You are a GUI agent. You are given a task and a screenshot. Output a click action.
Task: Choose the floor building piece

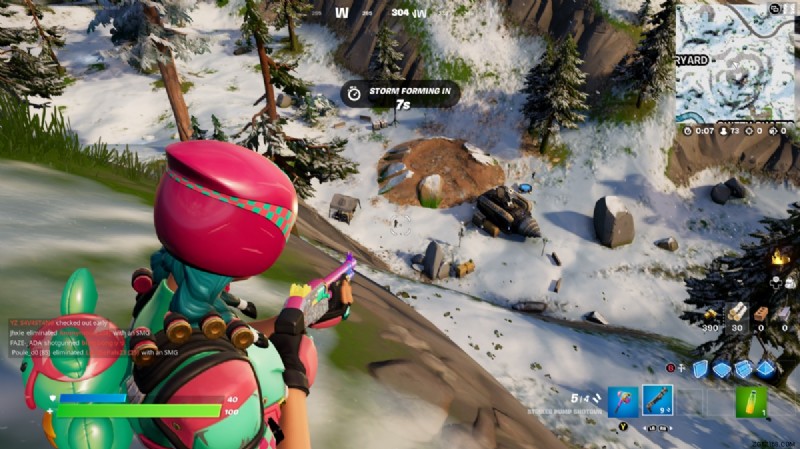tap(722, 369)
